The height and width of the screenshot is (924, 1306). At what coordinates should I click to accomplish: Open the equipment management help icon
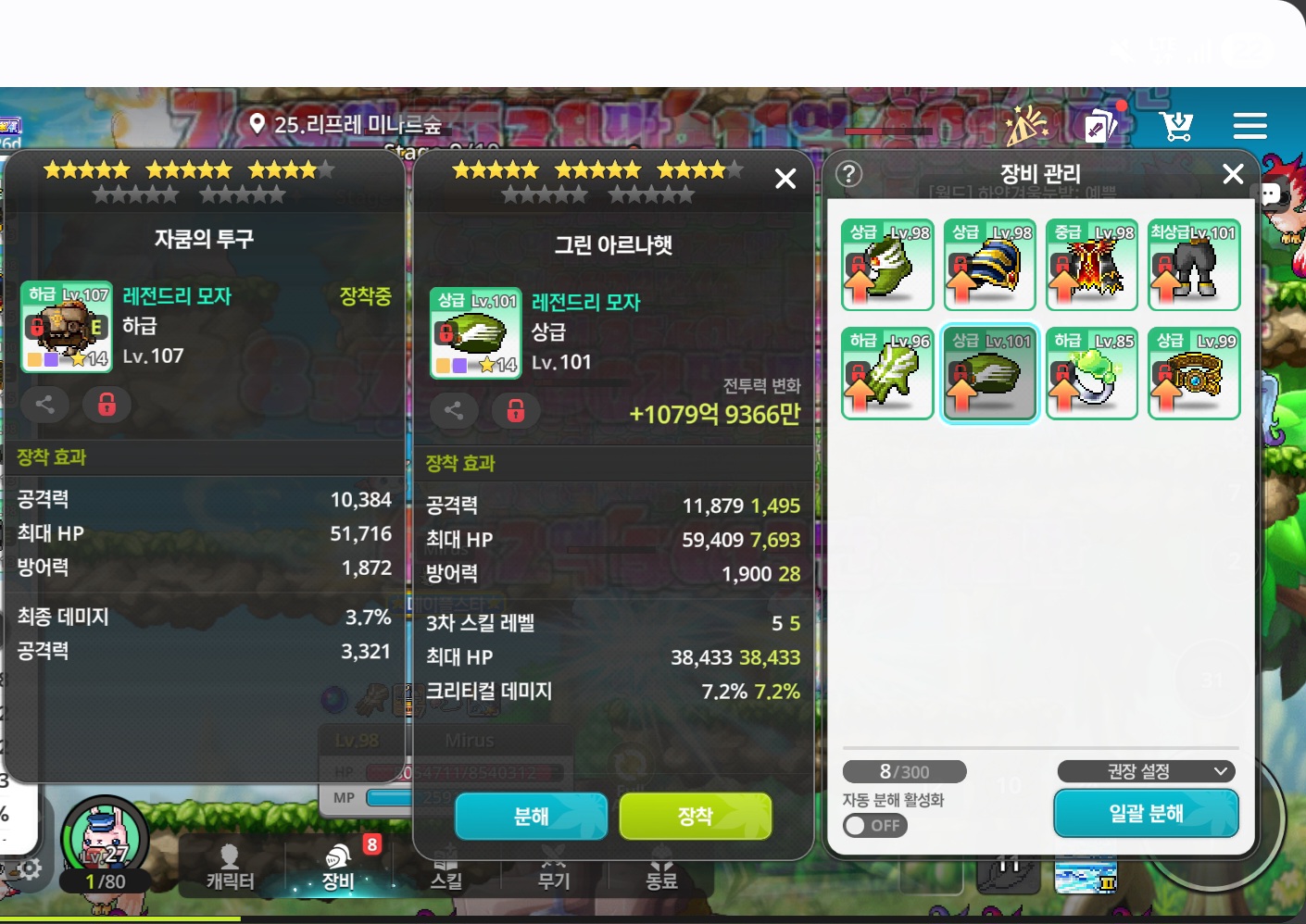coord(848,174)
